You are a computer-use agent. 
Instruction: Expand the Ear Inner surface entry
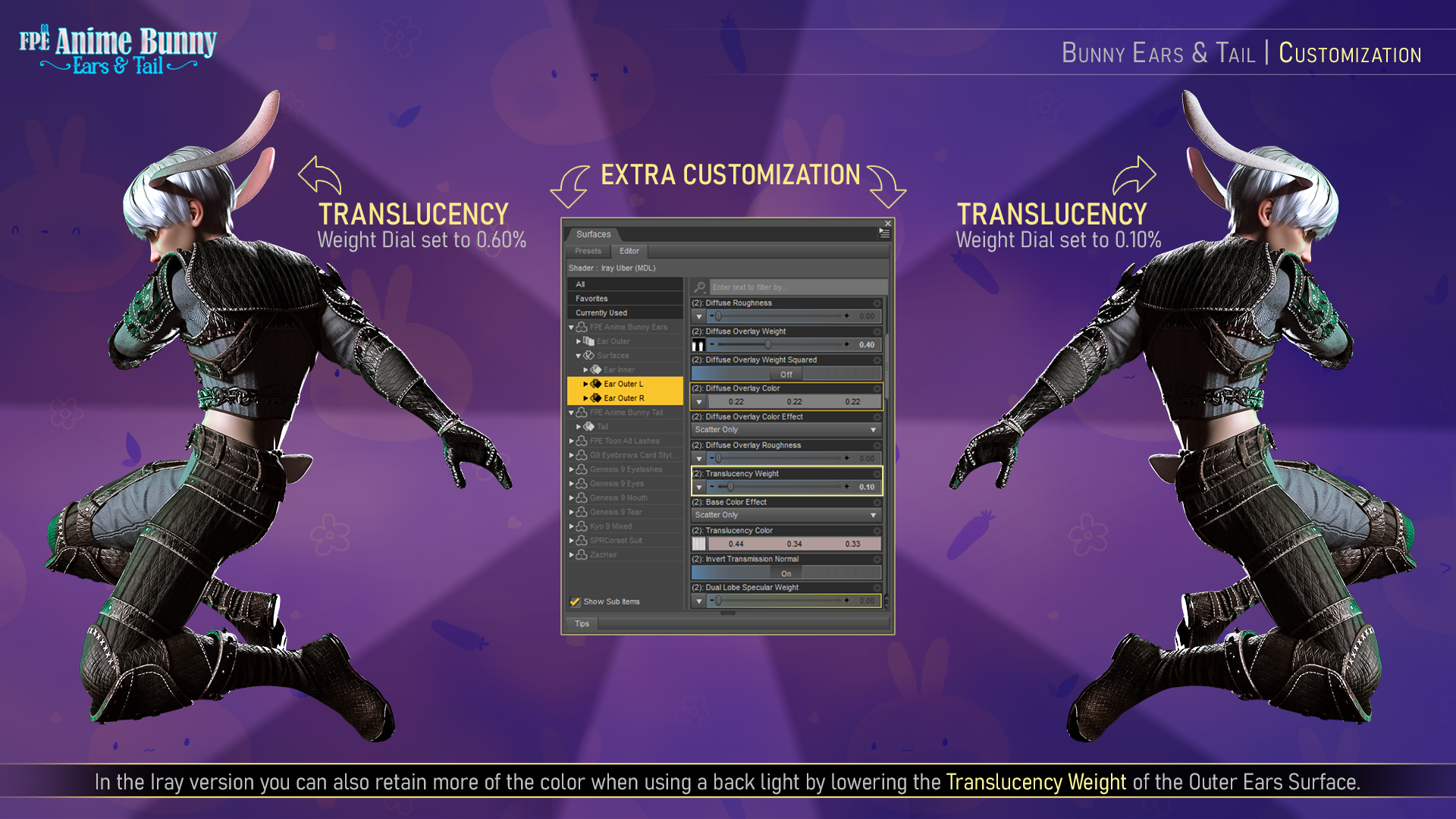(584, 369)
